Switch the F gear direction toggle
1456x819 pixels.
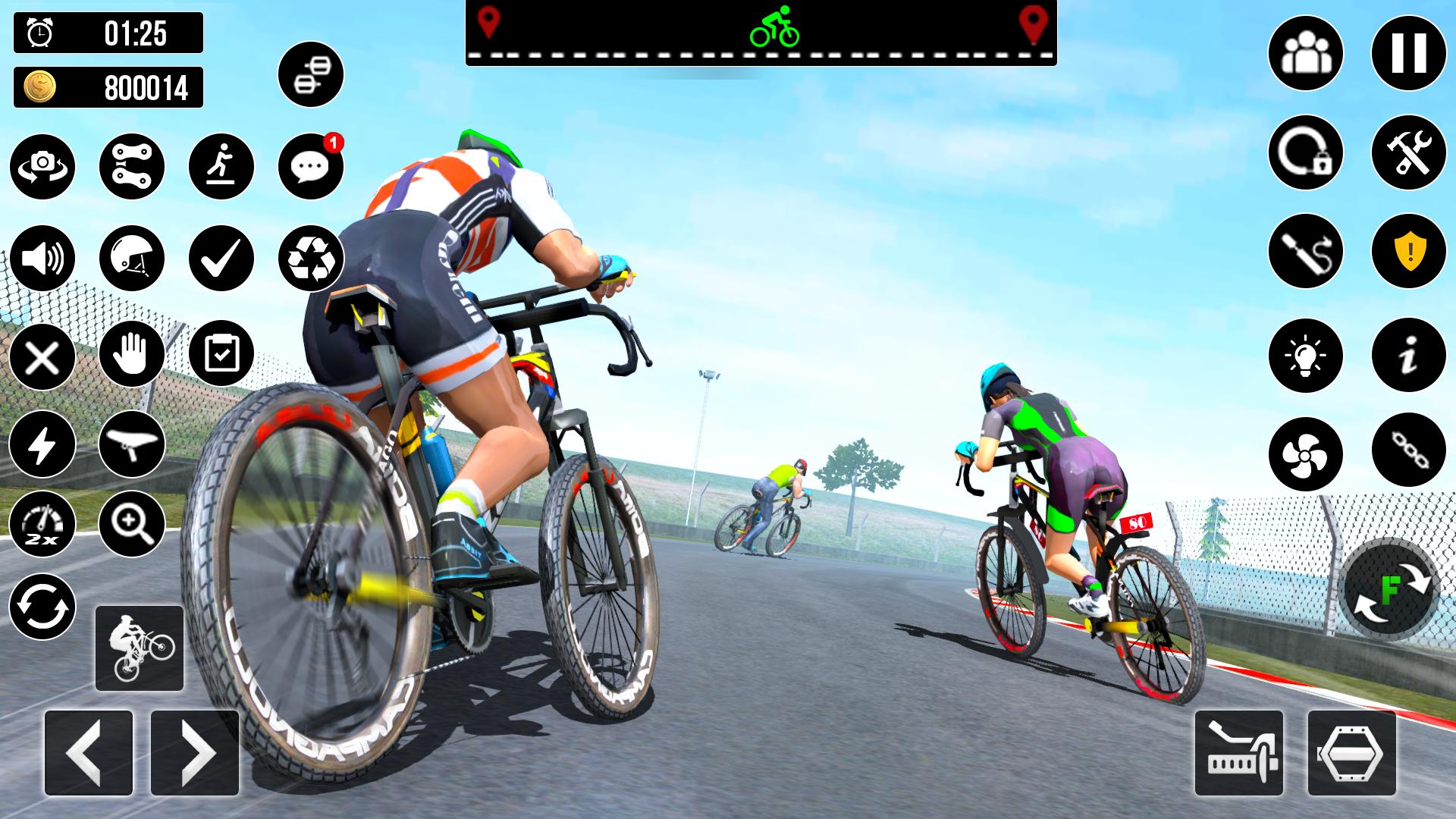1389,590
